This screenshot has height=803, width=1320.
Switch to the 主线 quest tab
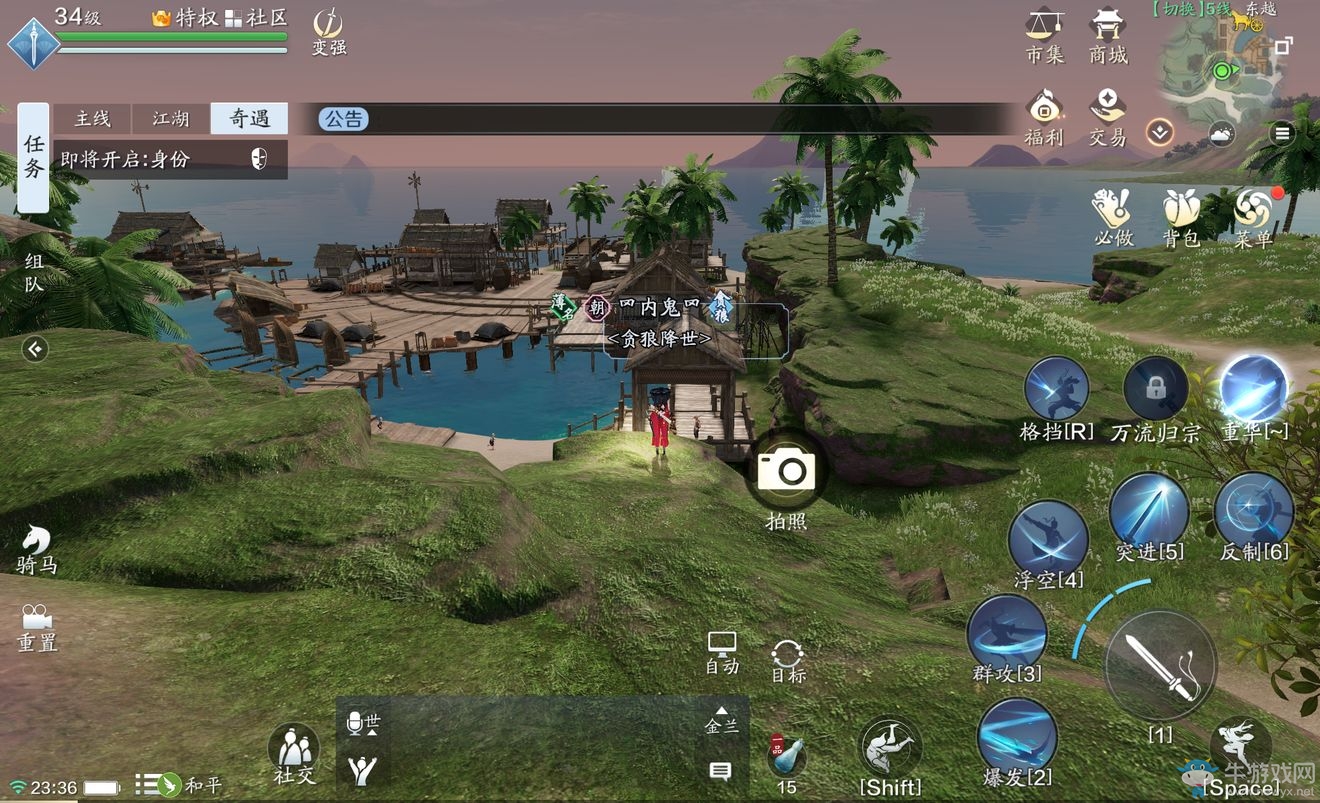[93, 119]
